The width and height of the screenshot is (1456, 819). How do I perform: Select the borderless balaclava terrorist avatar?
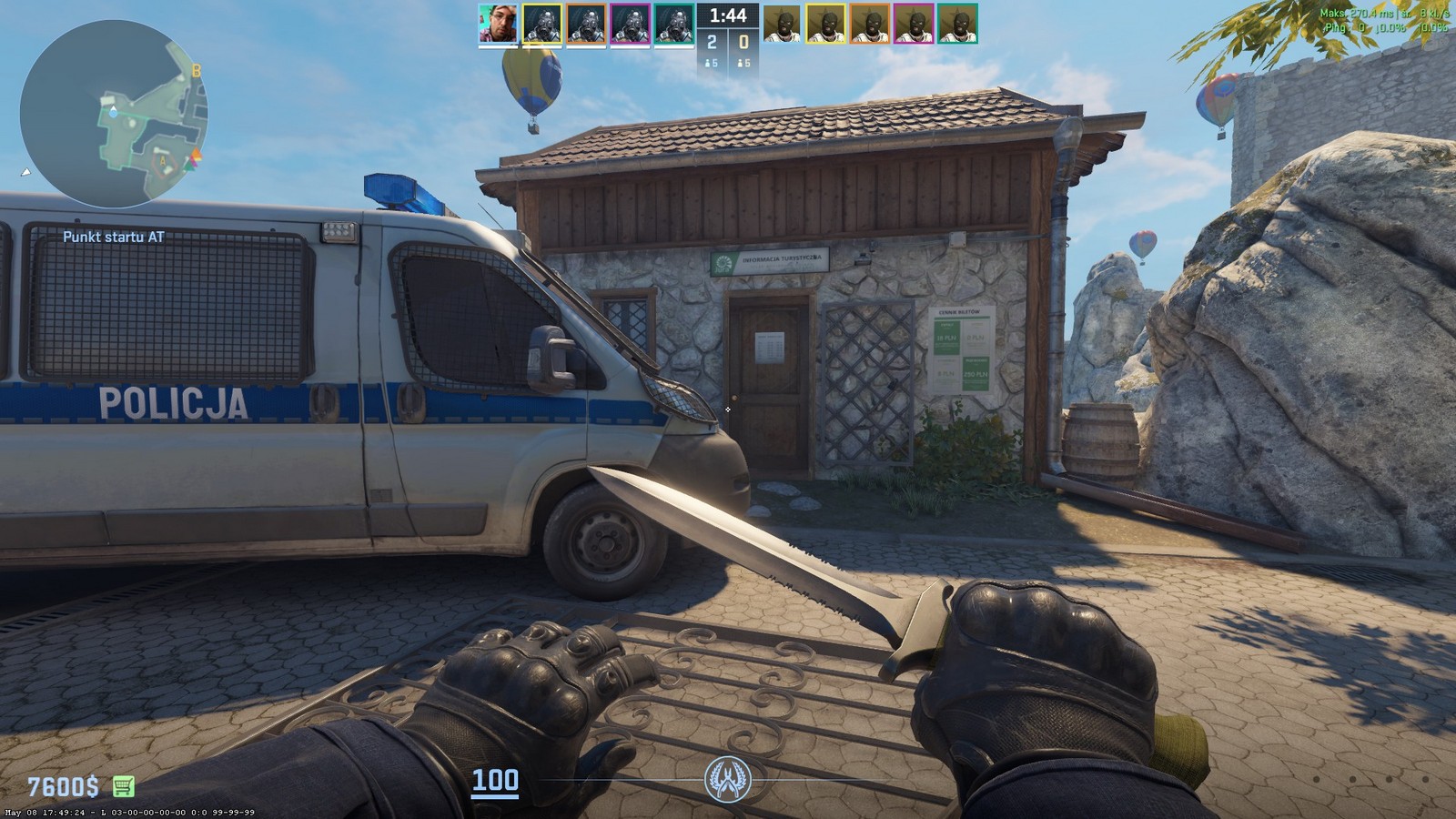click(782, 24)
